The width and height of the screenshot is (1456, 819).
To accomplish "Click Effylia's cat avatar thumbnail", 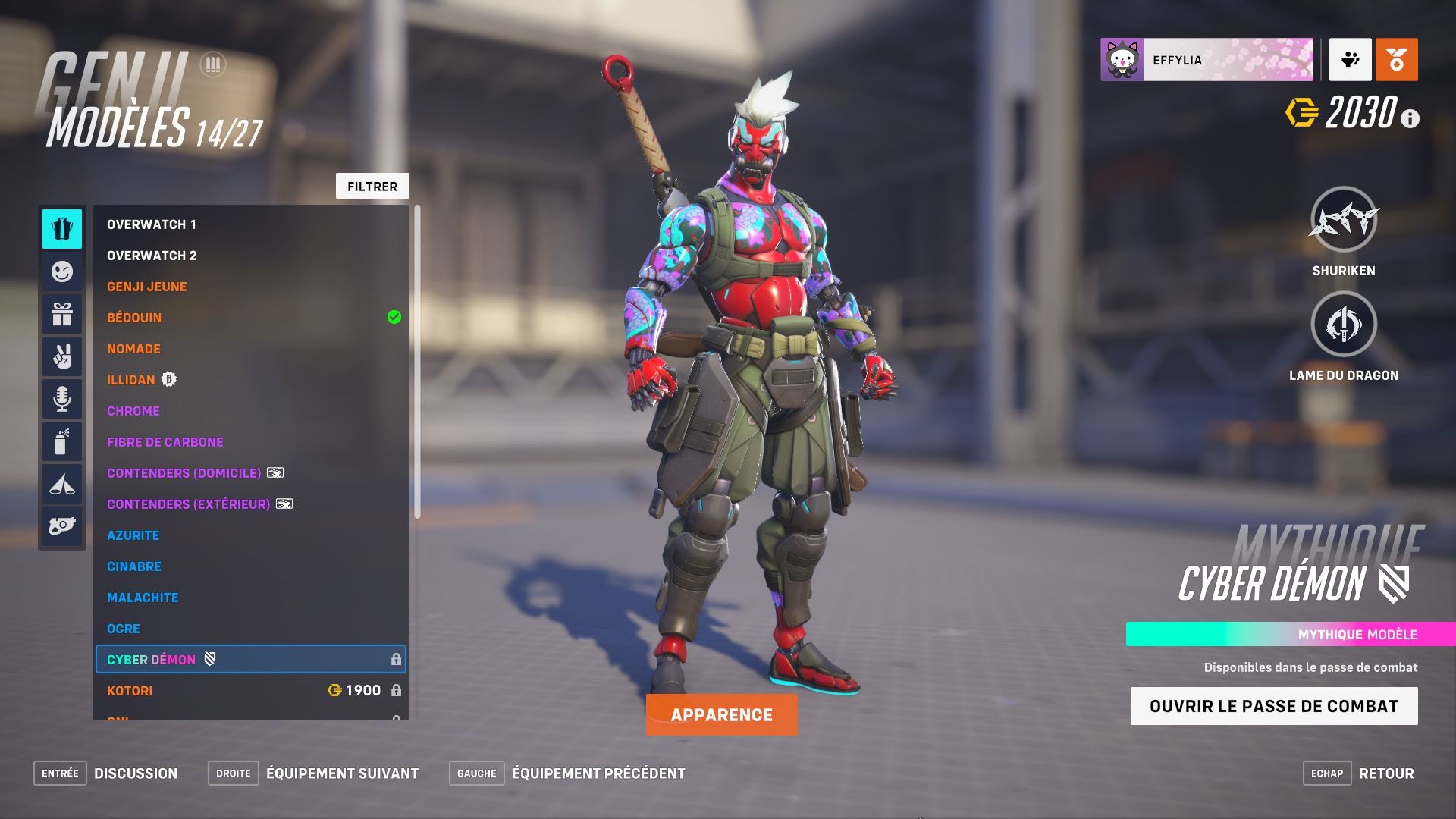I will tap(1121, 58).
